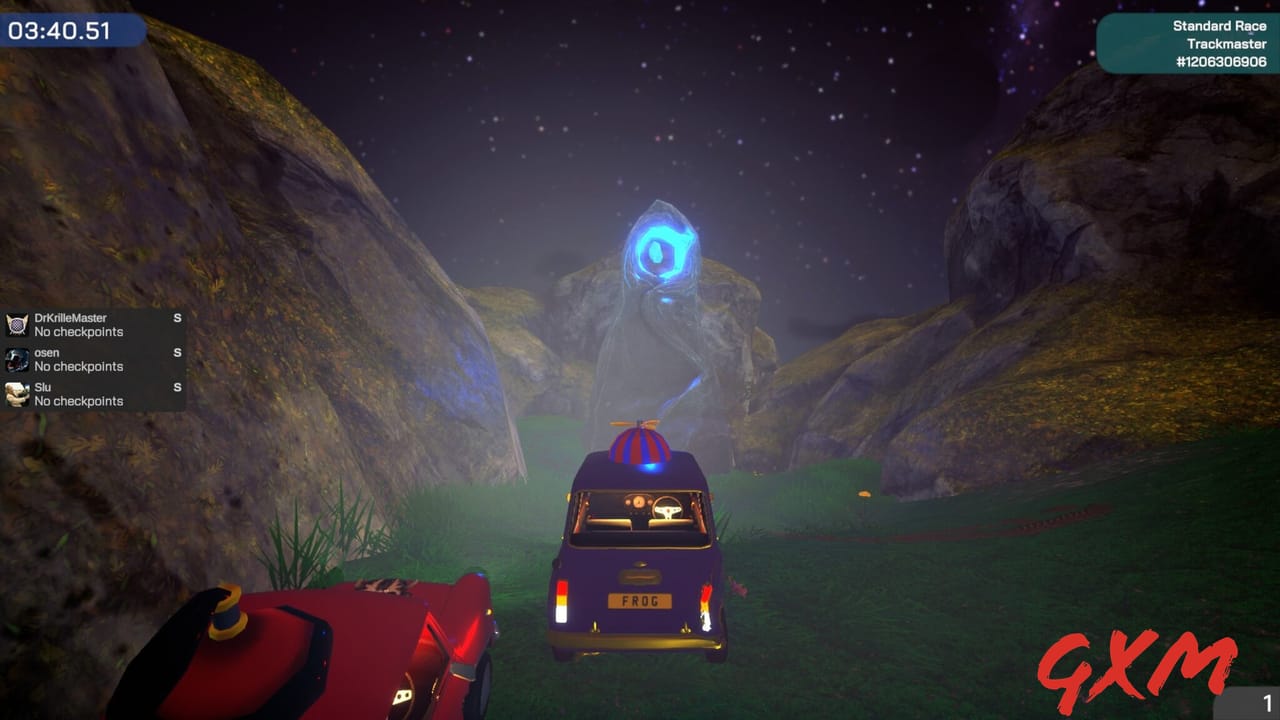Click osen's helmet avatar icon
The height and width of the screenshot is (720, 1280).
tap(16, 359)
